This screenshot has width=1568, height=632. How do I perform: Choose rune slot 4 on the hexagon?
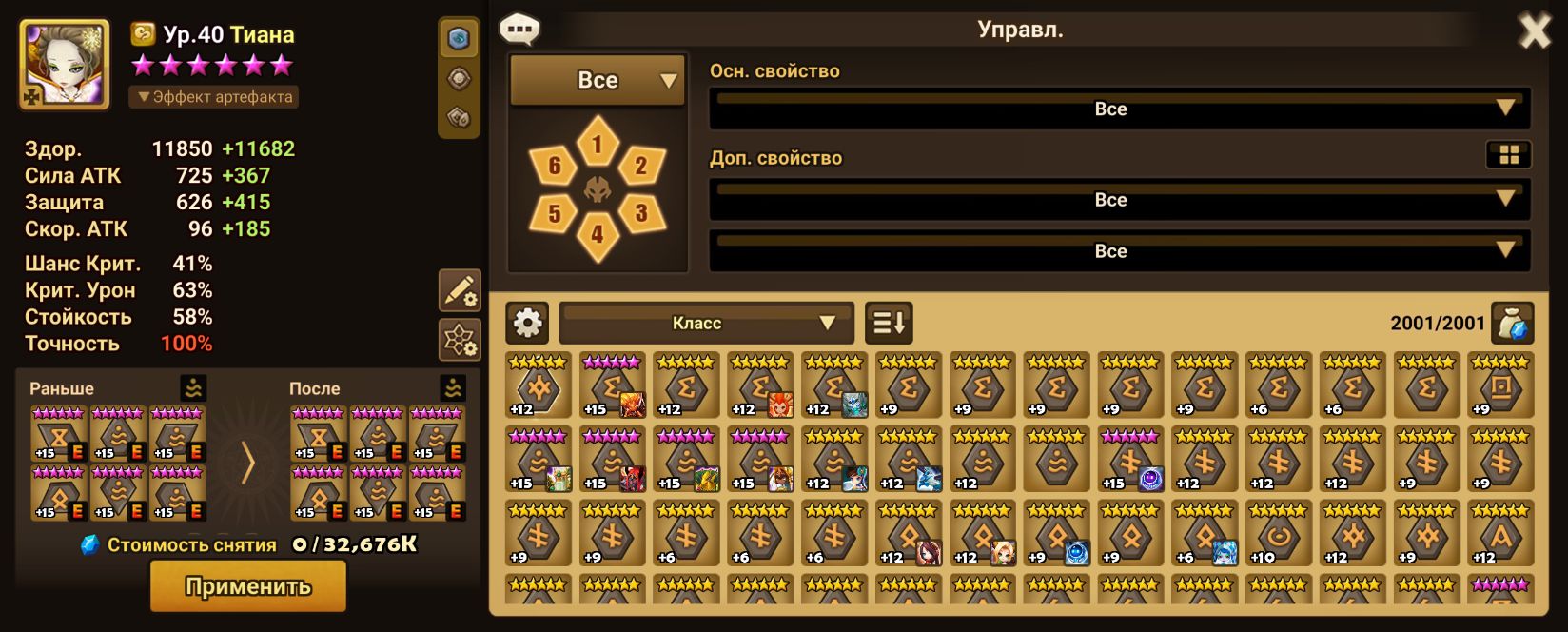(597, 232)
